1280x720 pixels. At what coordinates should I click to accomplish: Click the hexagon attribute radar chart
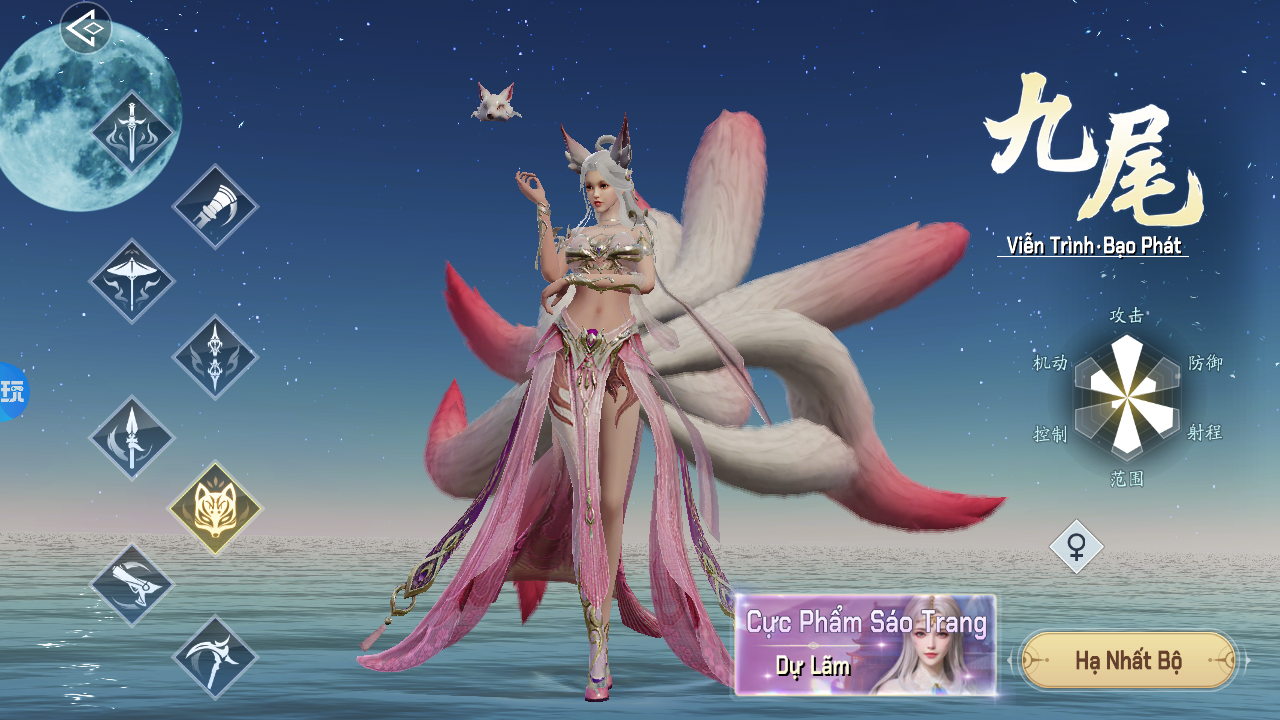pos(1127,398)
